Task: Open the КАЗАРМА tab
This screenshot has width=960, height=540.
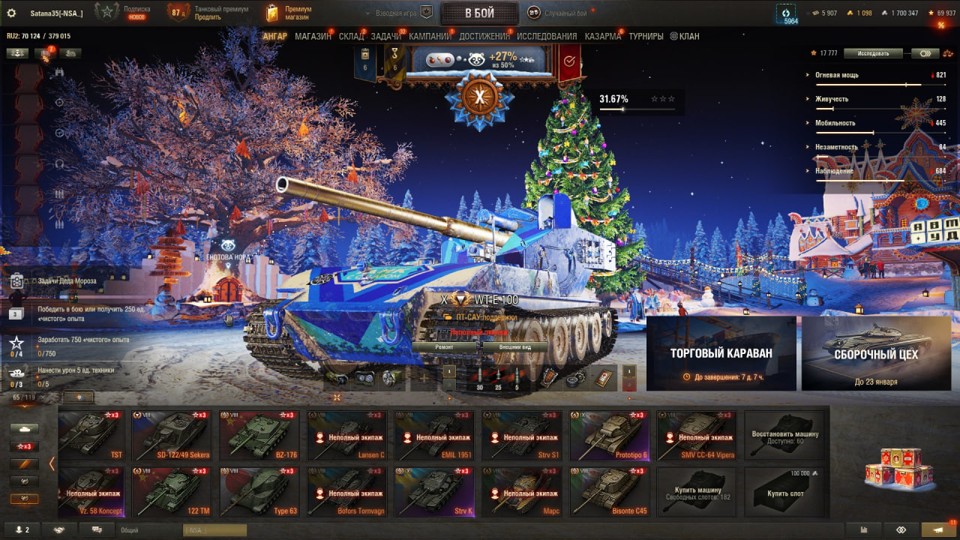Action: click(603, 37)
